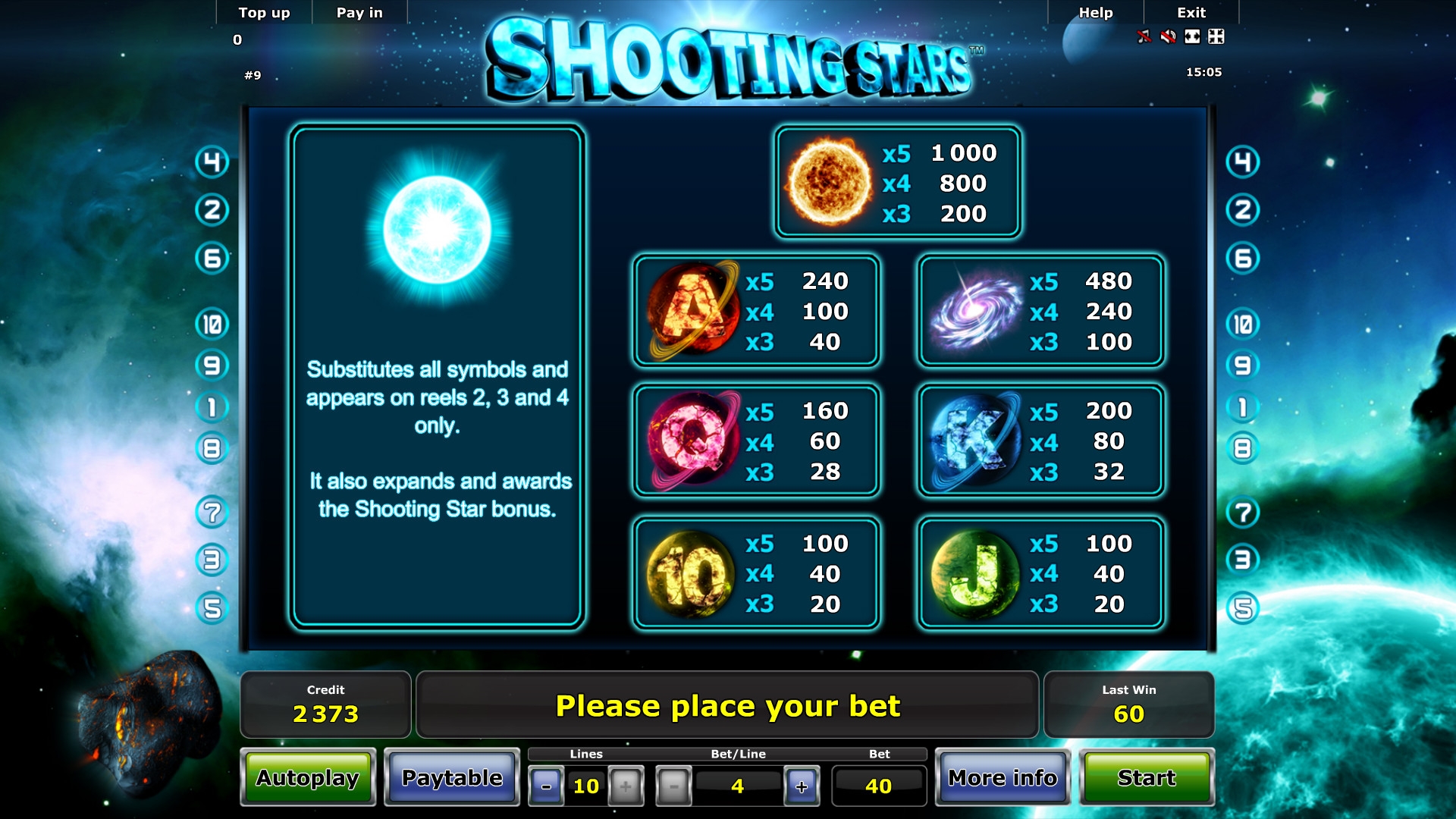Lower the Bet/Line amount

click(x=674, y=786)
